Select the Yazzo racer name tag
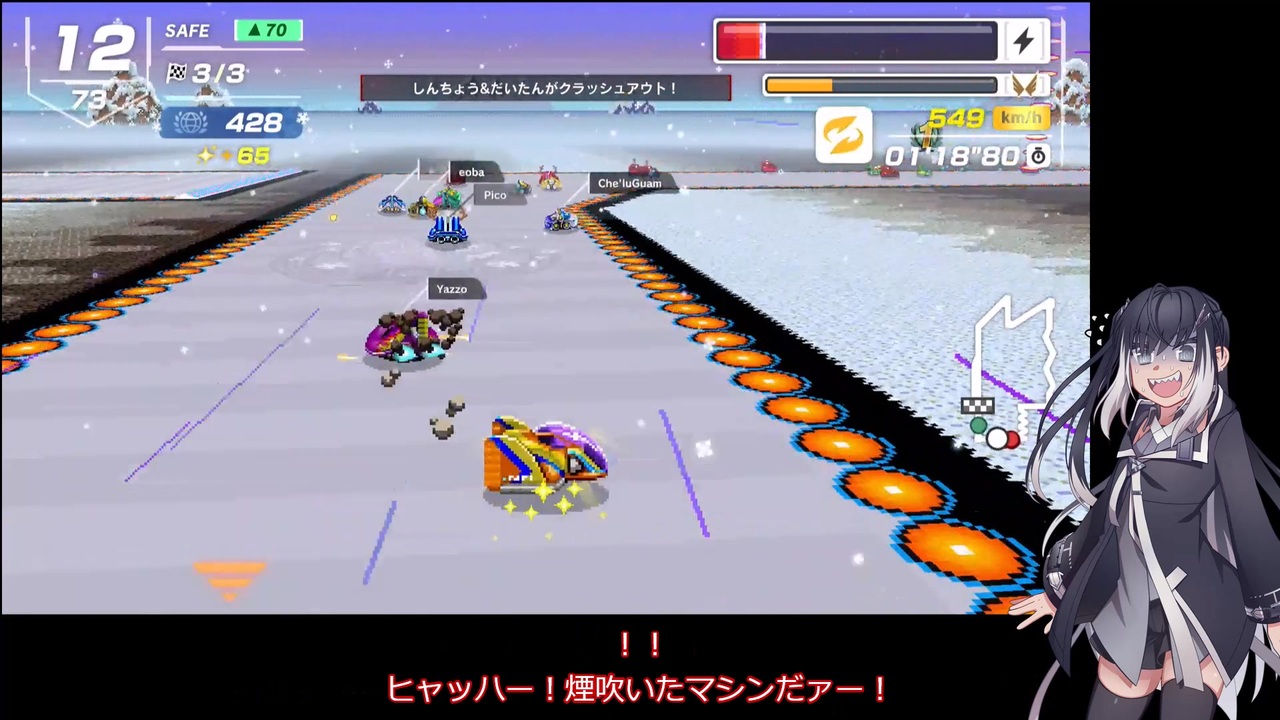The image size is (1280, 720). coord(452,289)
